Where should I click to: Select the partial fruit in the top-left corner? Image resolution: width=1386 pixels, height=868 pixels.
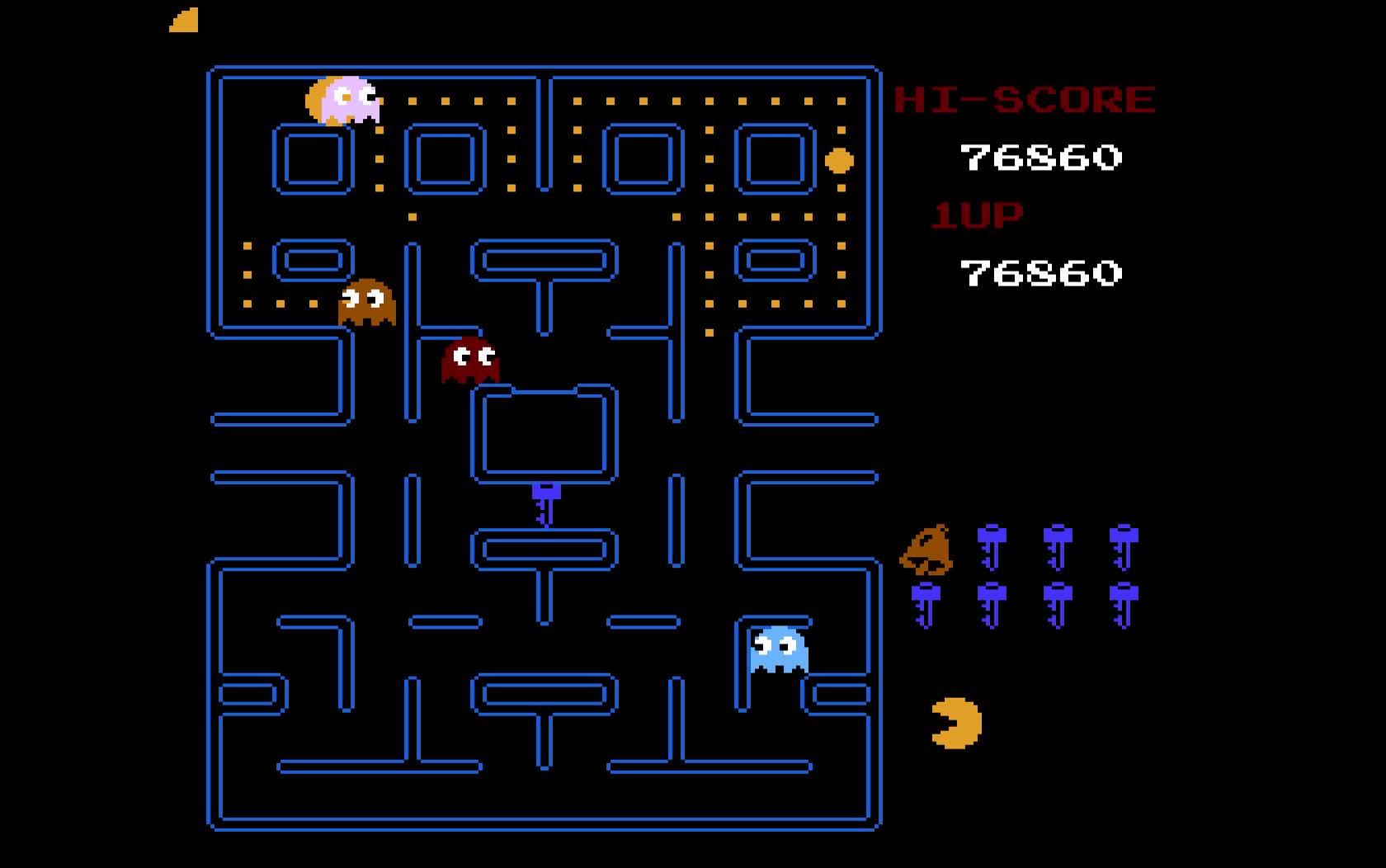click(x=183, y=18)
